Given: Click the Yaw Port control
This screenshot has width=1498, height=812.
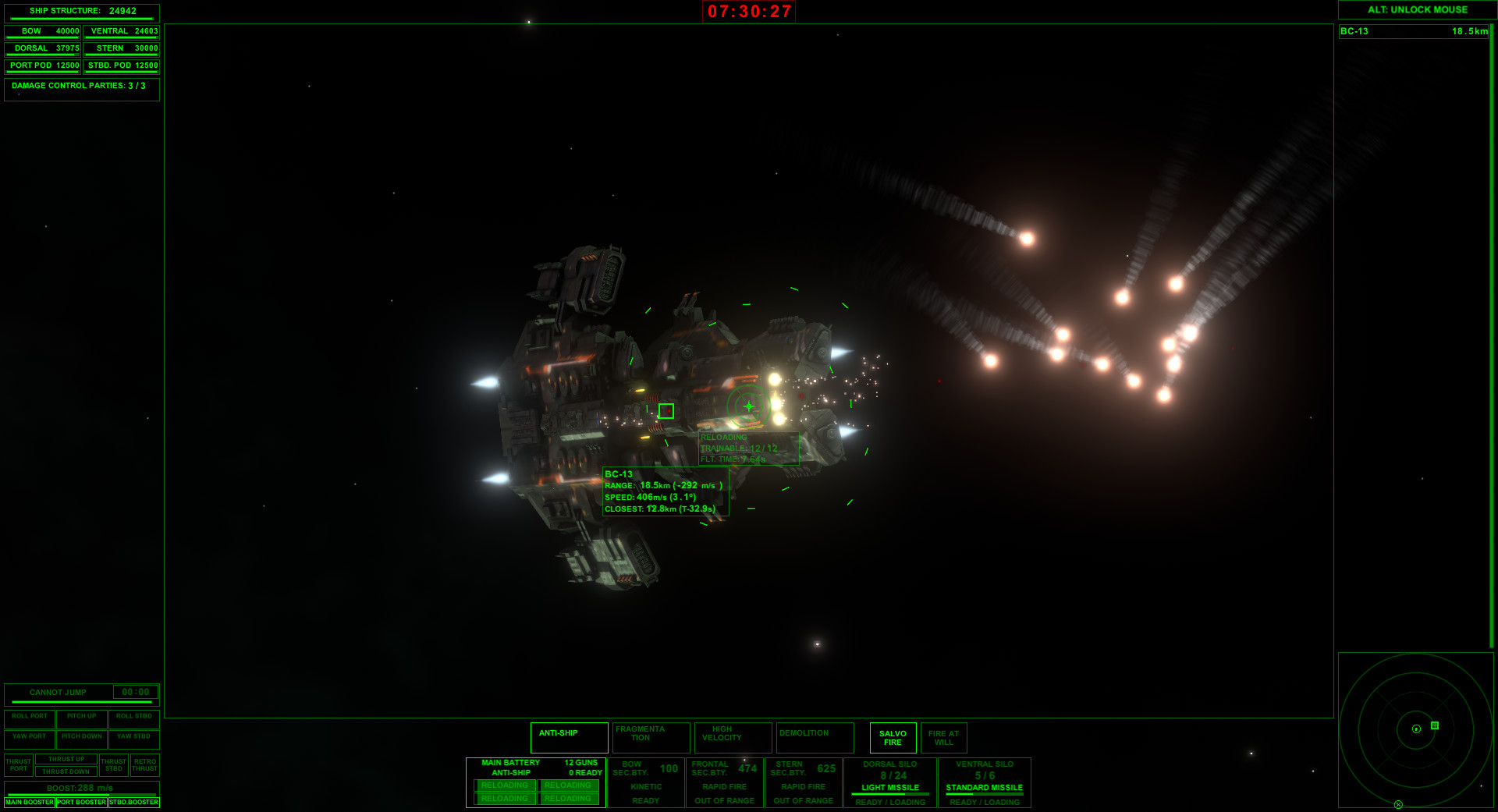Looking at the screenshot, I should pyautogui.click(x=29, y=736).
